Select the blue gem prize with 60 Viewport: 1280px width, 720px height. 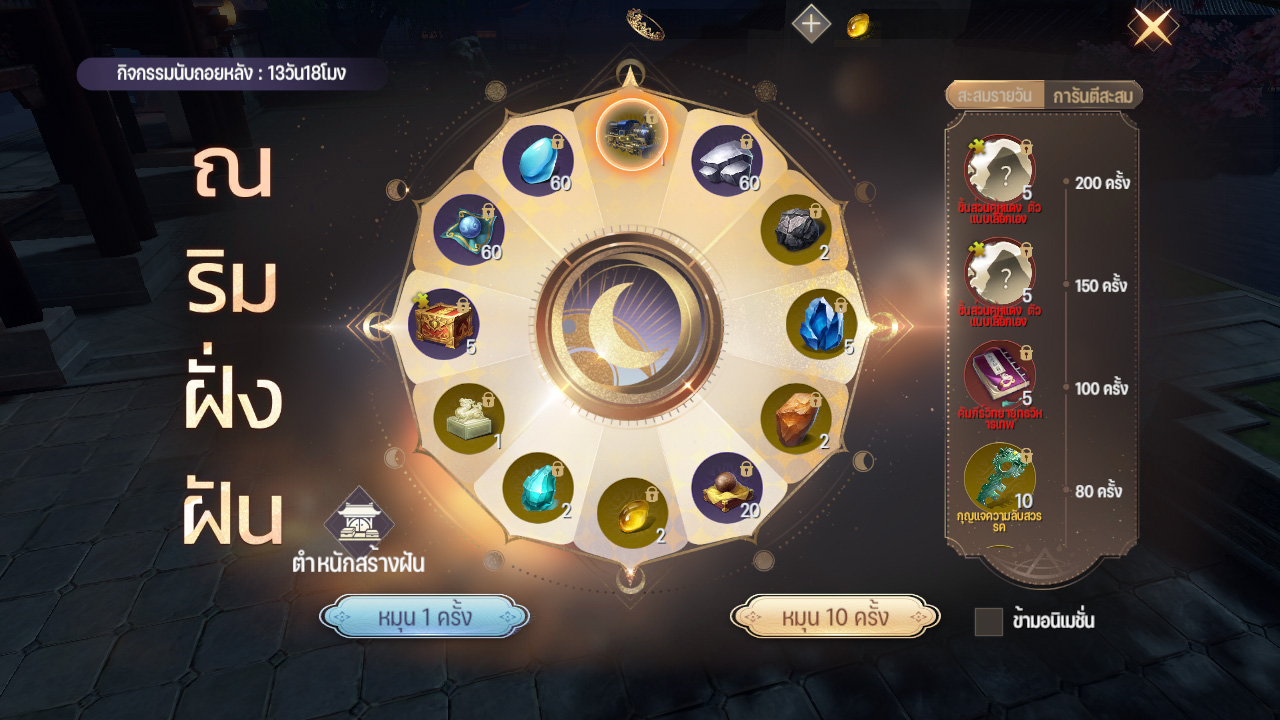pyautogui.click(x=538, y=160)
